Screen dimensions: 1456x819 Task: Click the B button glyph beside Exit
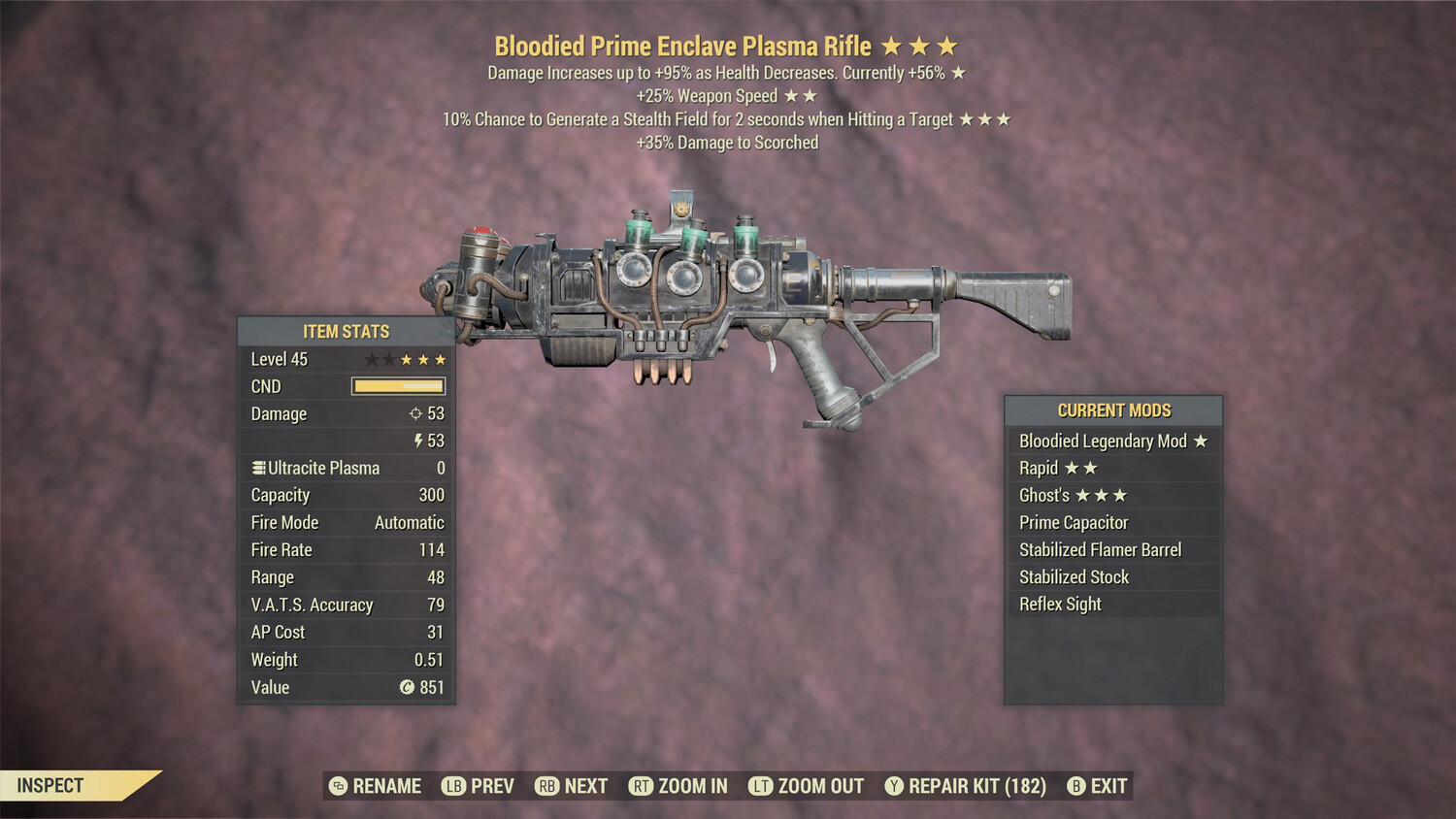1075,786
